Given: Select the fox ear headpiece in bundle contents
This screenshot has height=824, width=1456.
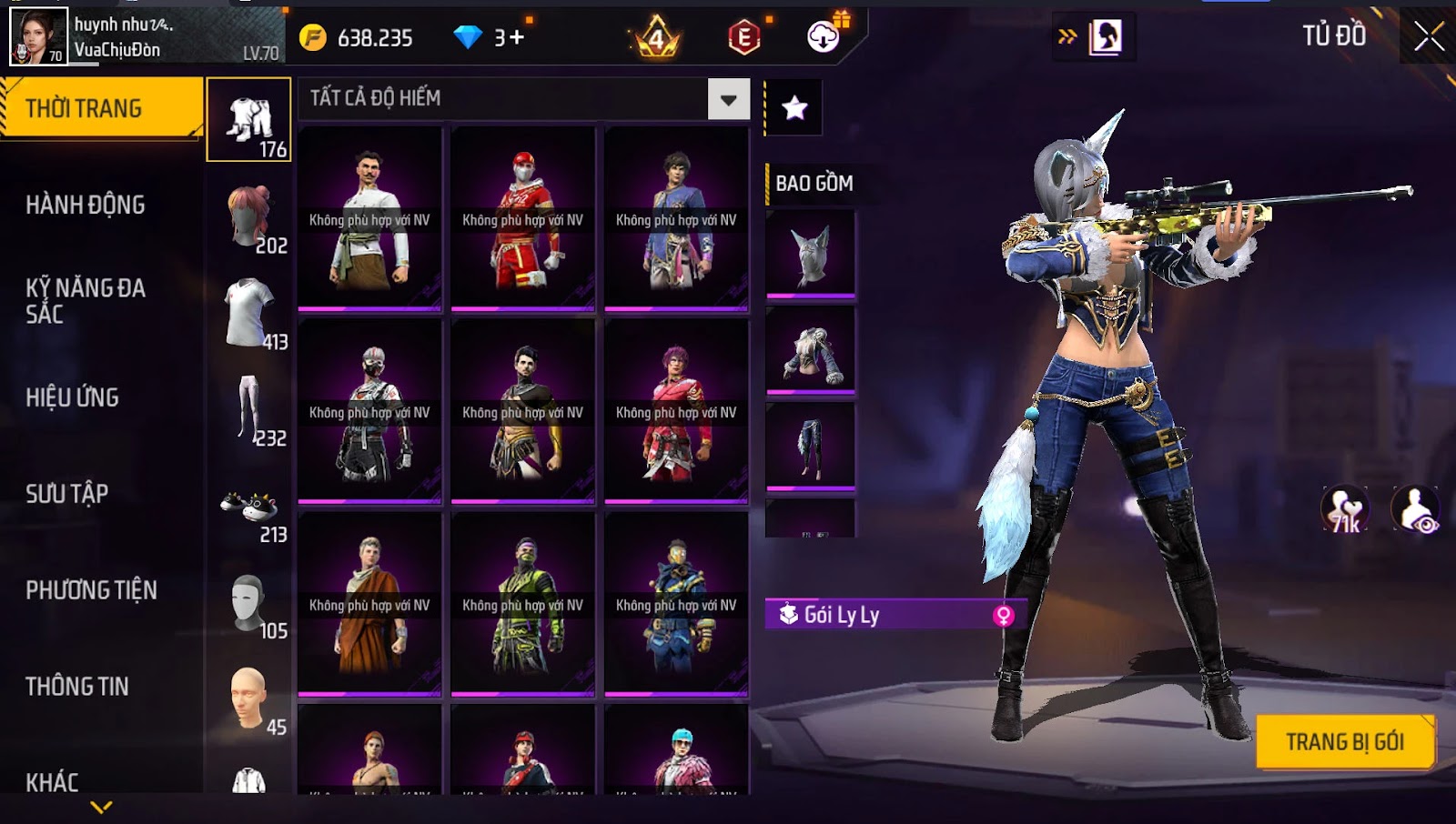Looking at the screenshot, I should click(811, 254).
